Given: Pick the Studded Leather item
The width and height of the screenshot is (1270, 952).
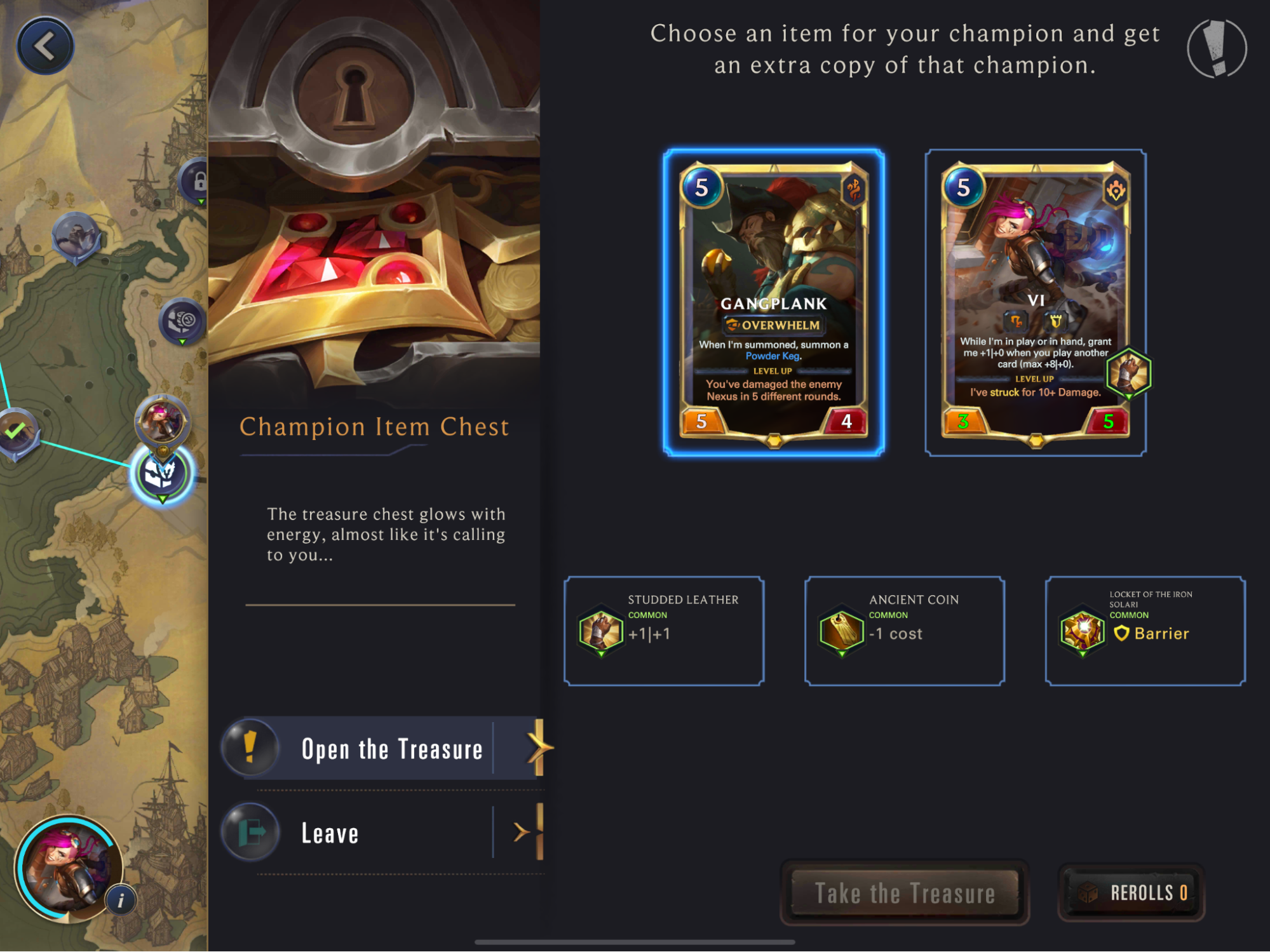Looking at the screenshot, I should [x=663, y=631].
